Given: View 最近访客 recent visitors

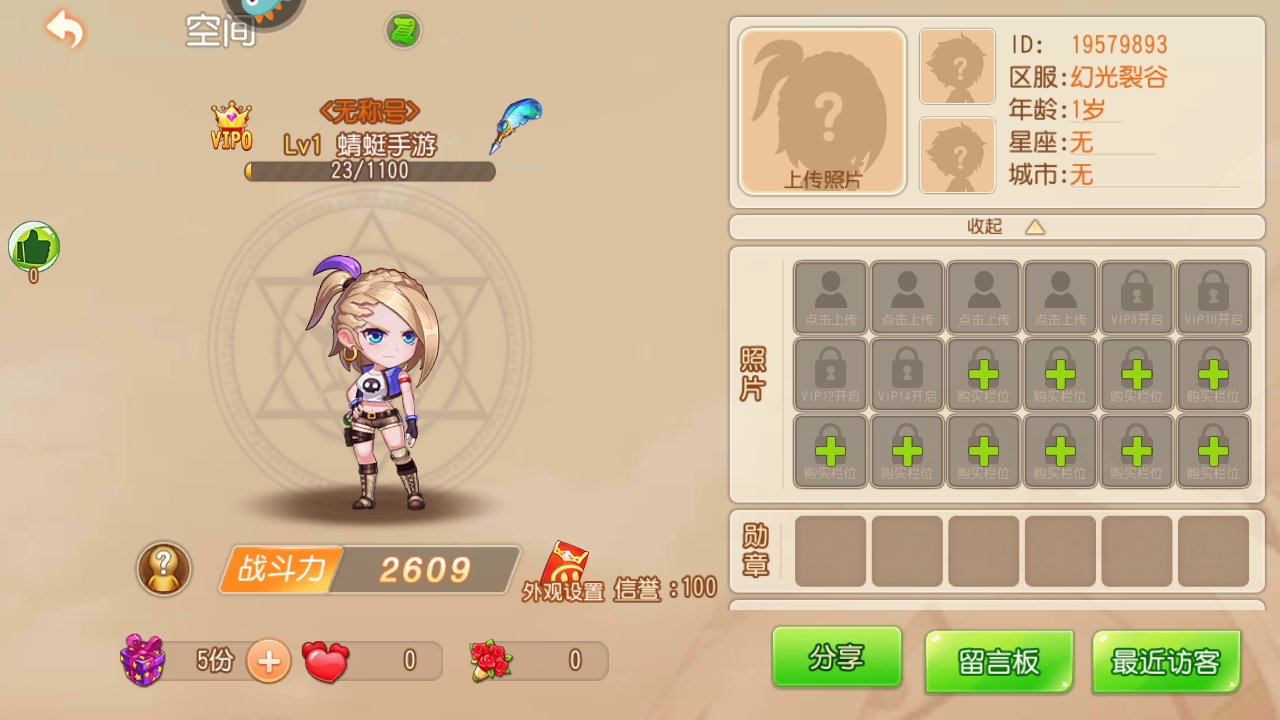Looking at the screenshot, I should point(1166,661).
